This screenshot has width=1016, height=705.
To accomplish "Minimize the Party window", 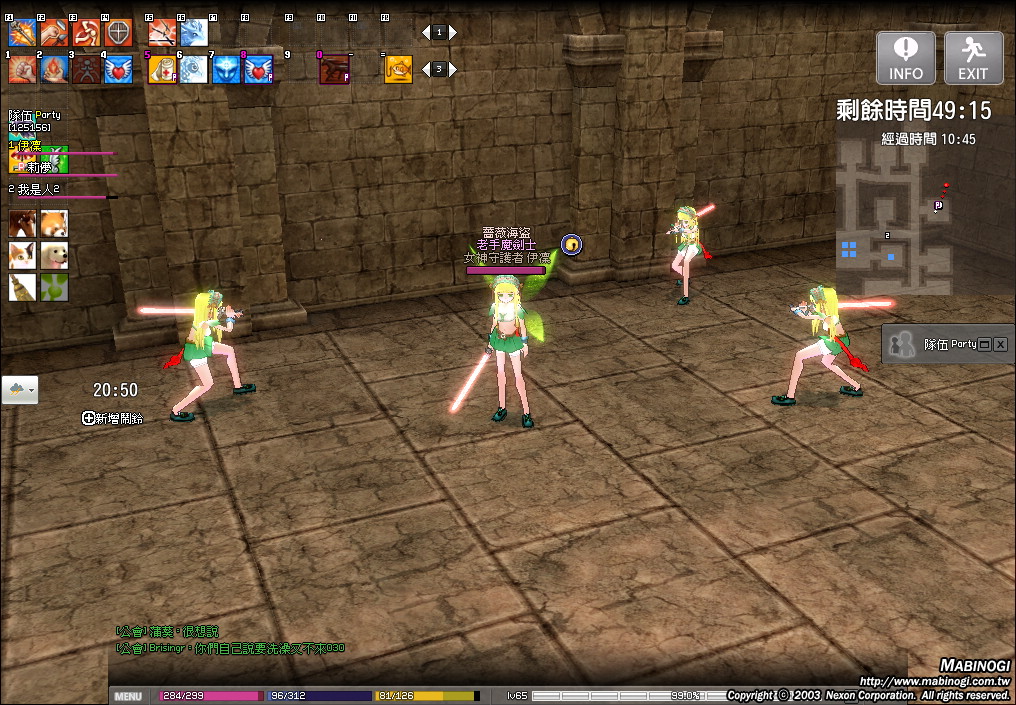I will [984, 344].
